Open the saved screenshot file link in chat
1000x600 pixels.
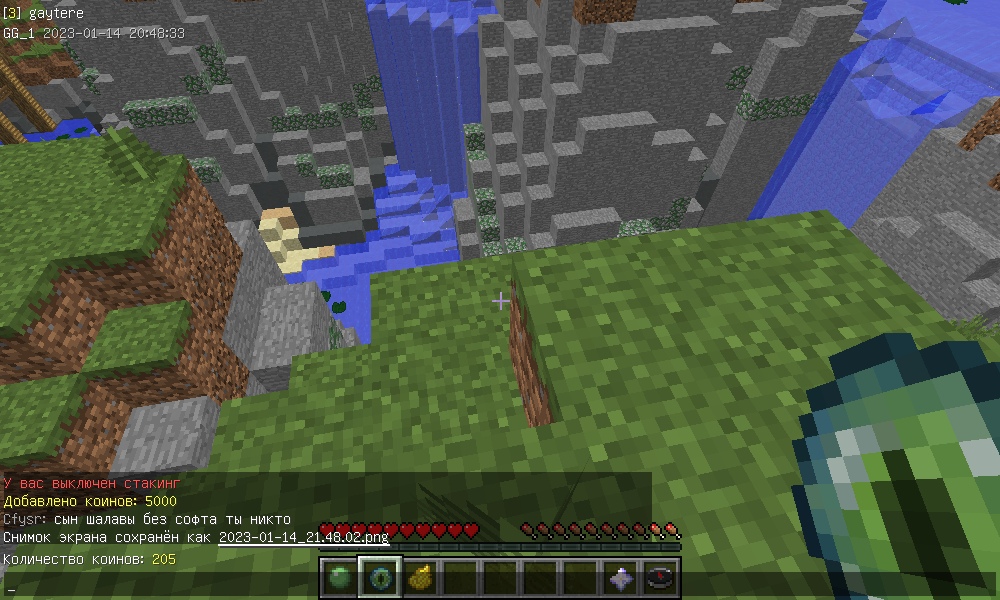coord(303,538)
